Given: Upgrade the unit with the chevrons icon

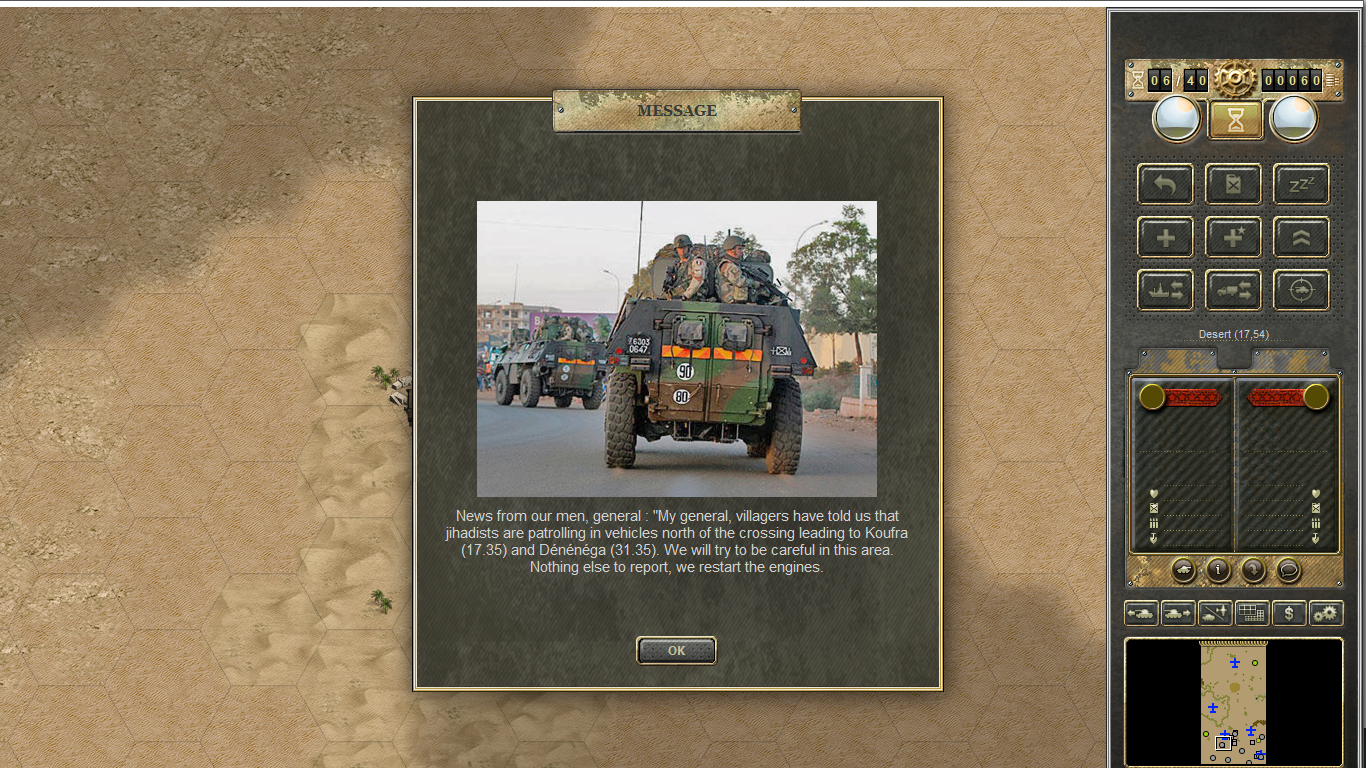Looking at the screenshot, I should (1301, 237).
